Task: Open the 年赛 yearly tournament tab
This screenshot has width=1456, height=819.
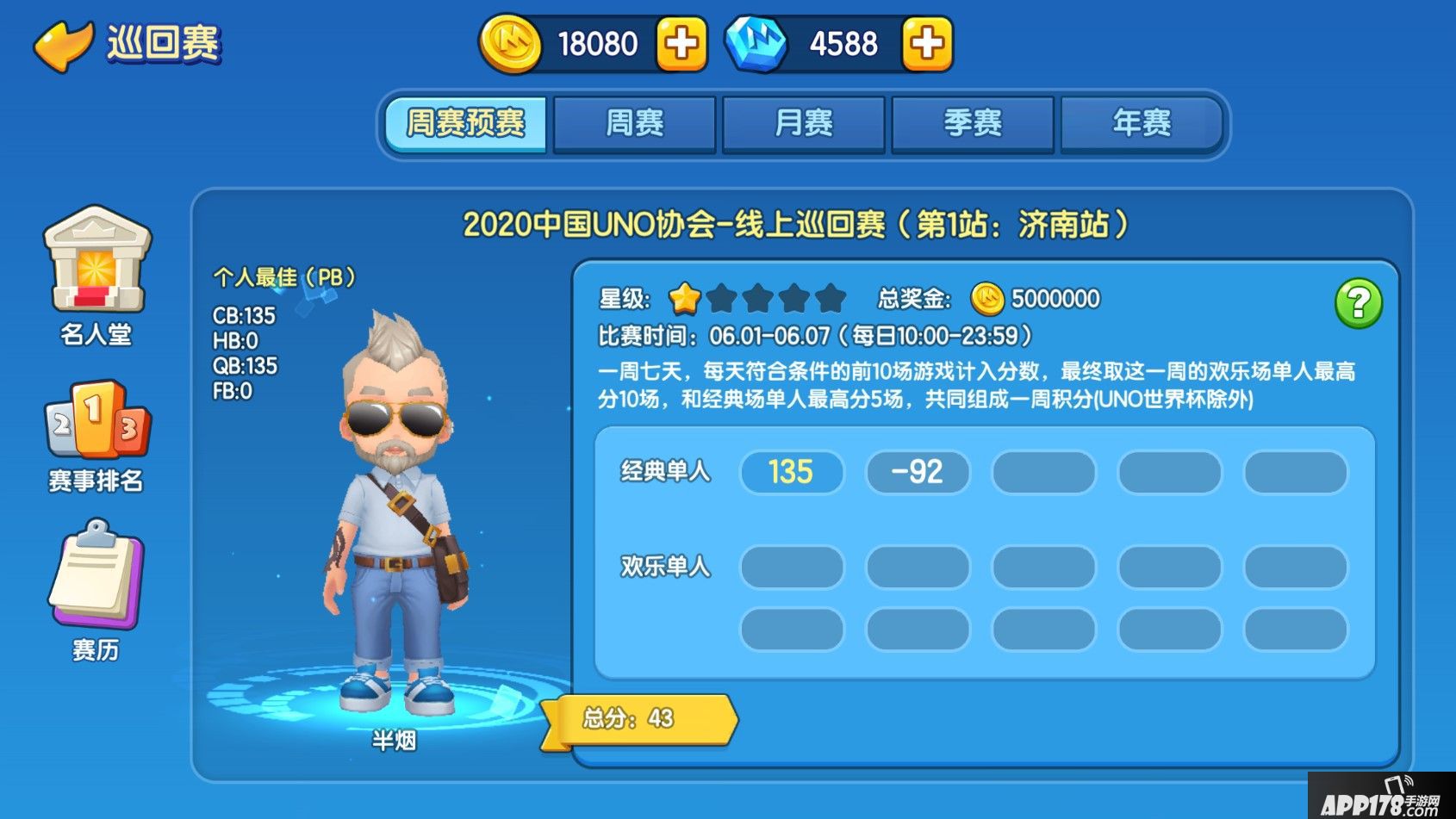Action: click(1141, 123)
